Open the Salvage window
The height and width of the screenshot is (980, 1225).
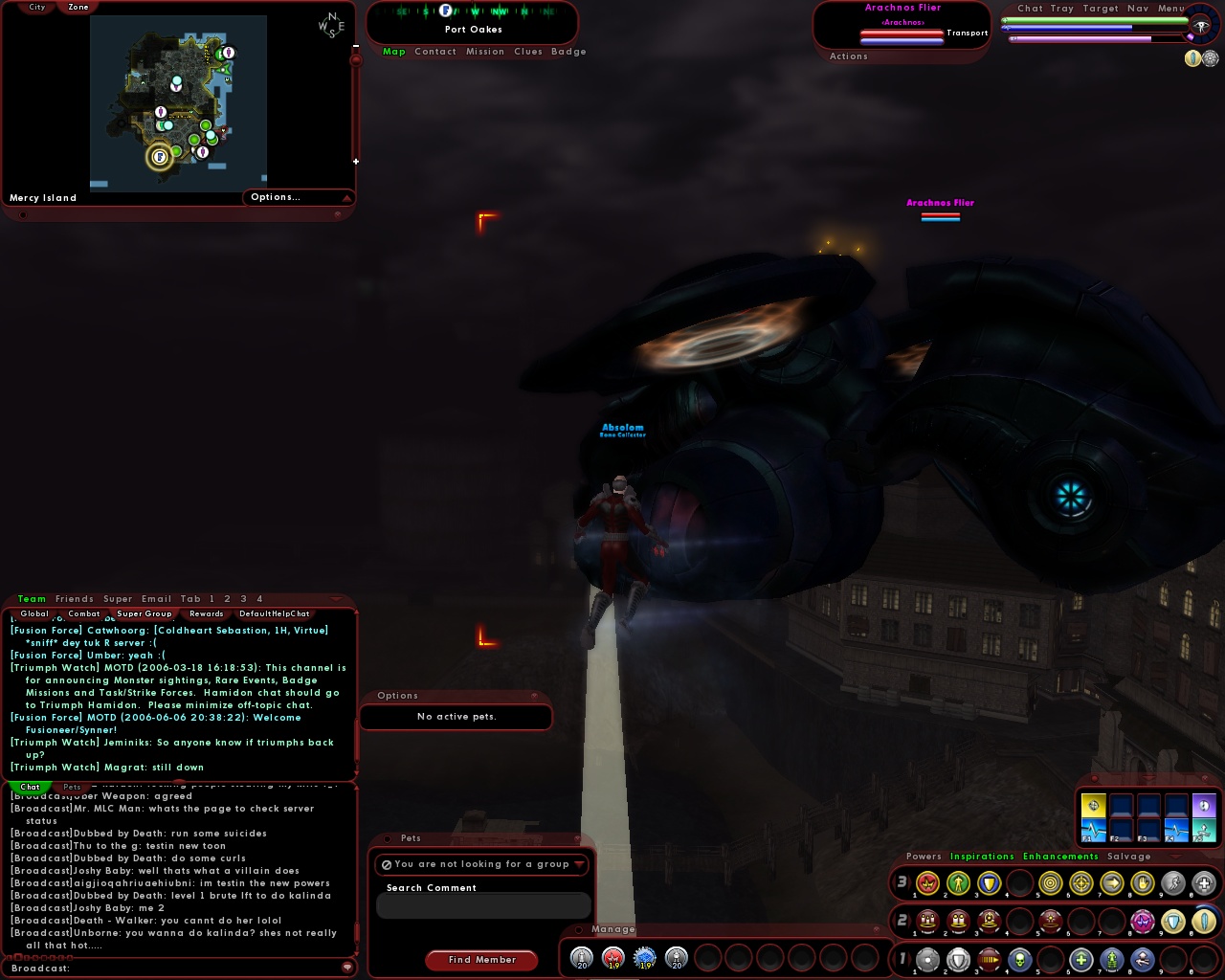(1129, 857)
